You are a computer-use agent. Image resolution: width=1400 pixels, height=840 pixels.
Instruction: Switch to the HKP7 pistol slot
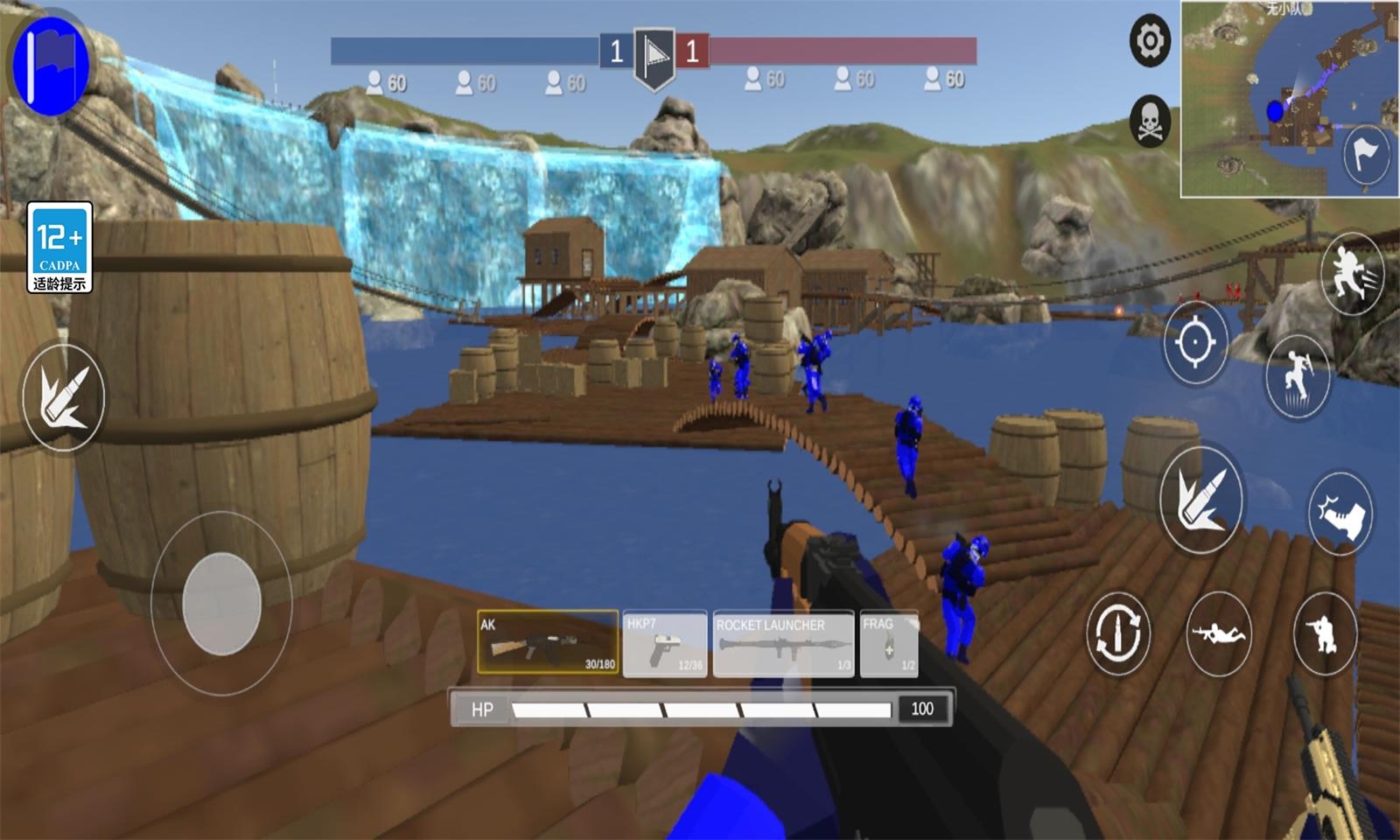[665, 645]
